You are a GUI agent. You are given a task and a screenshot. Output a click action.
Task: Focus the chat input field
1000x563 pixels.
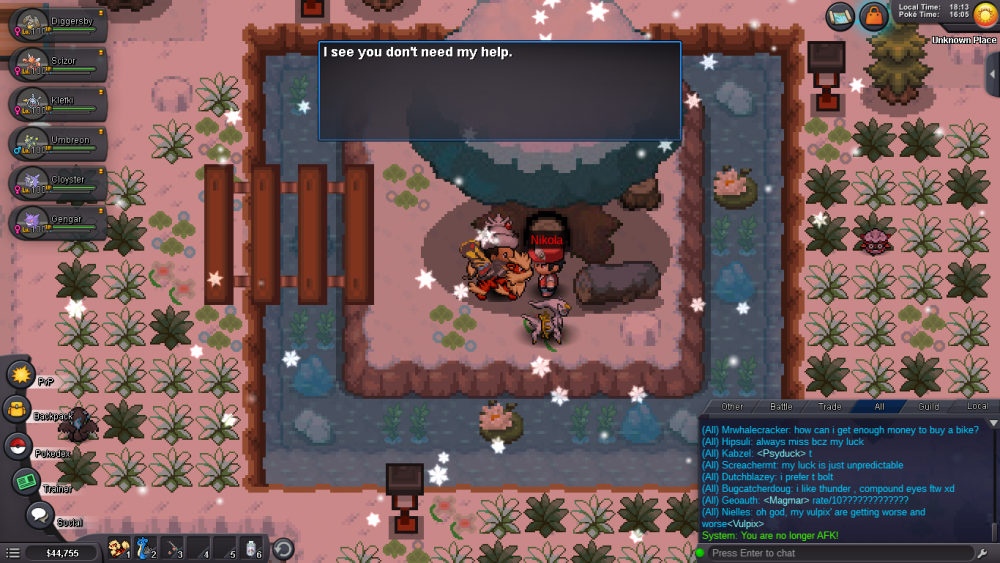point(840,553)
